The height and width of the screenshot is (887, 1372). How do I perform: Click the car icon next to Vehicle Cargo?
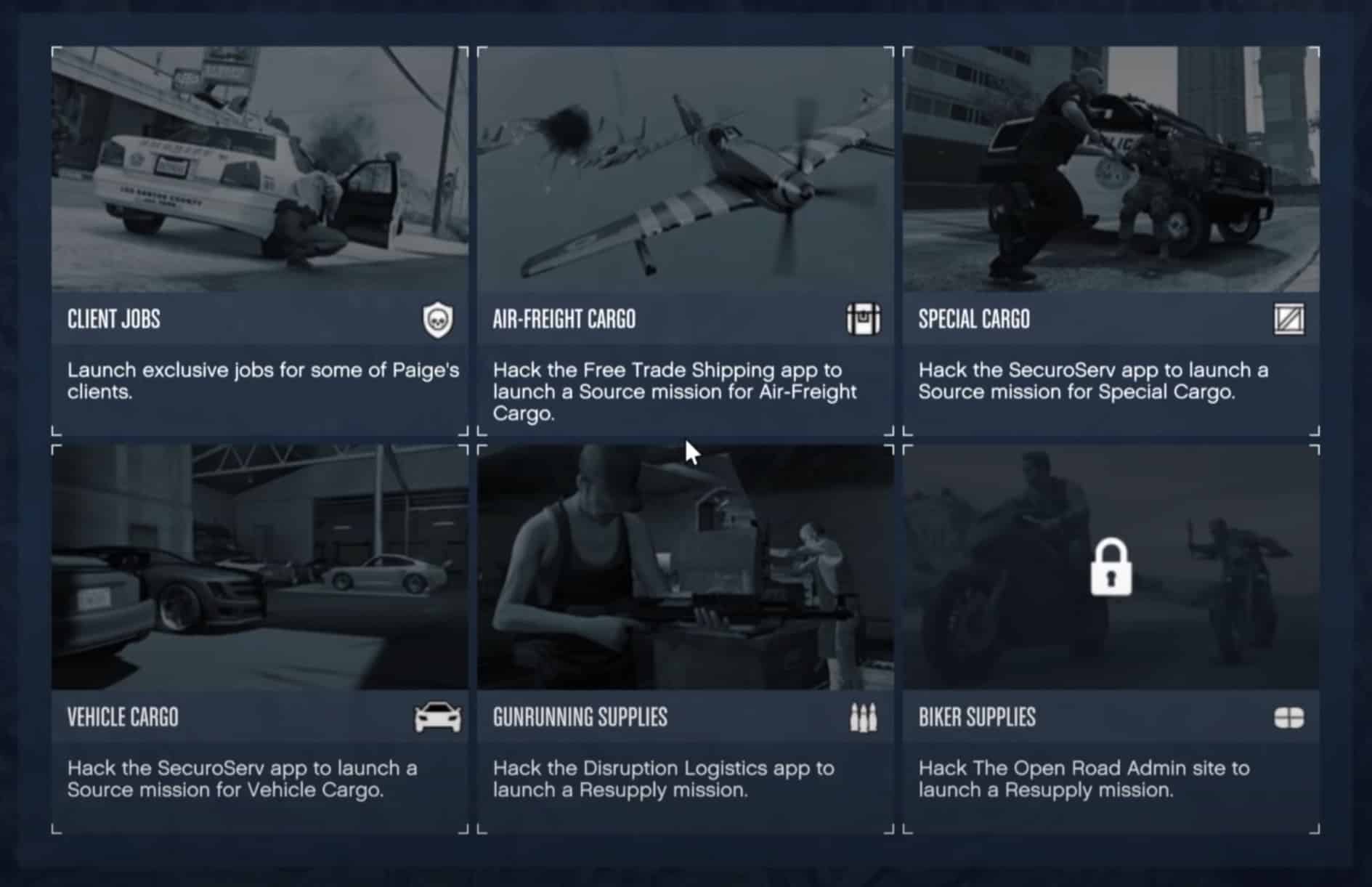coord(439,718)
